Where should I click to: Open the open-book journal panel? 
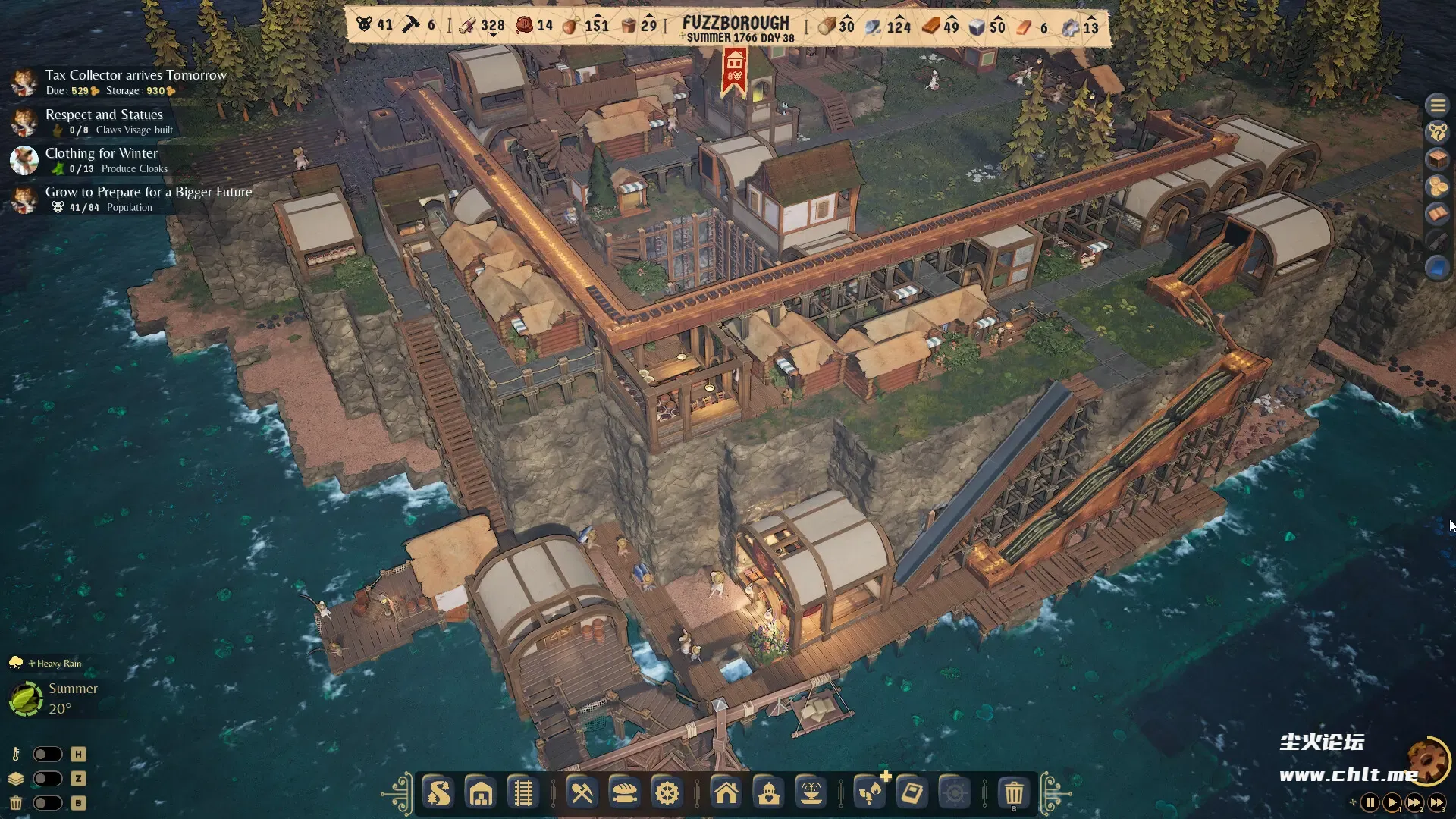pos(1437,214)
